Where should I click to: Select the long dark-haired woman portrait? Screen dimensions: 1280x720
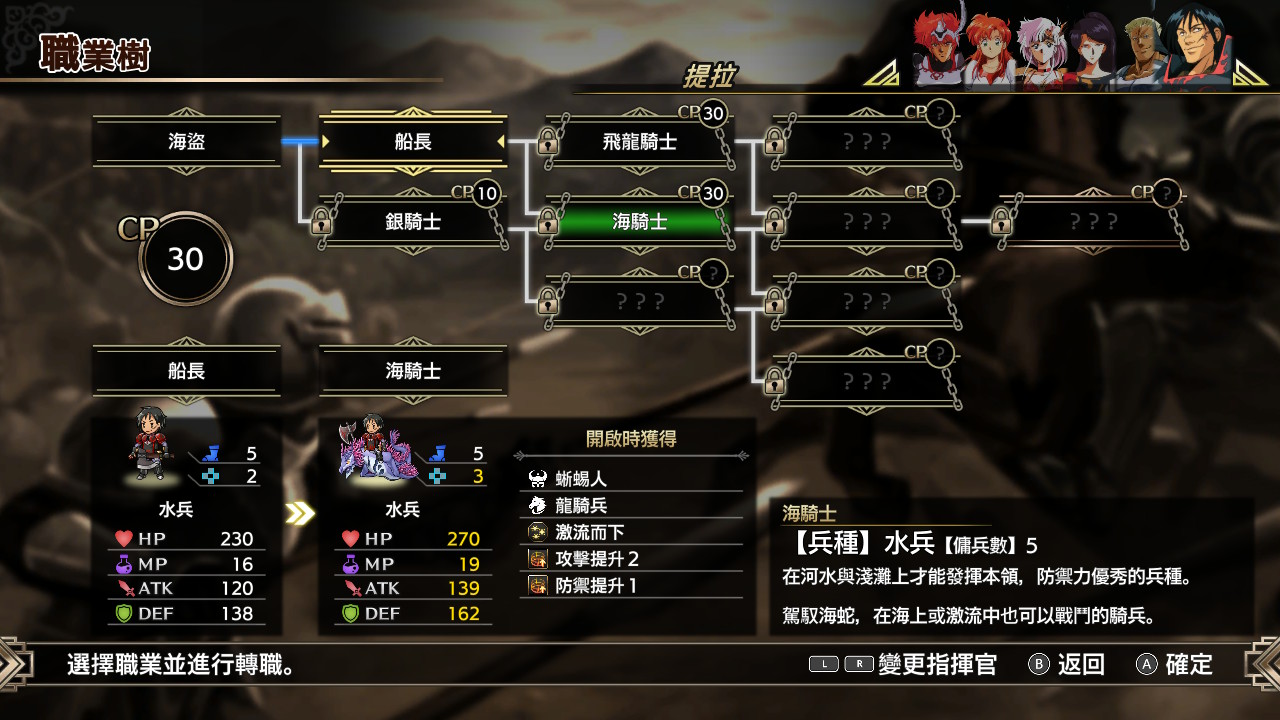tap(1092, 50)
